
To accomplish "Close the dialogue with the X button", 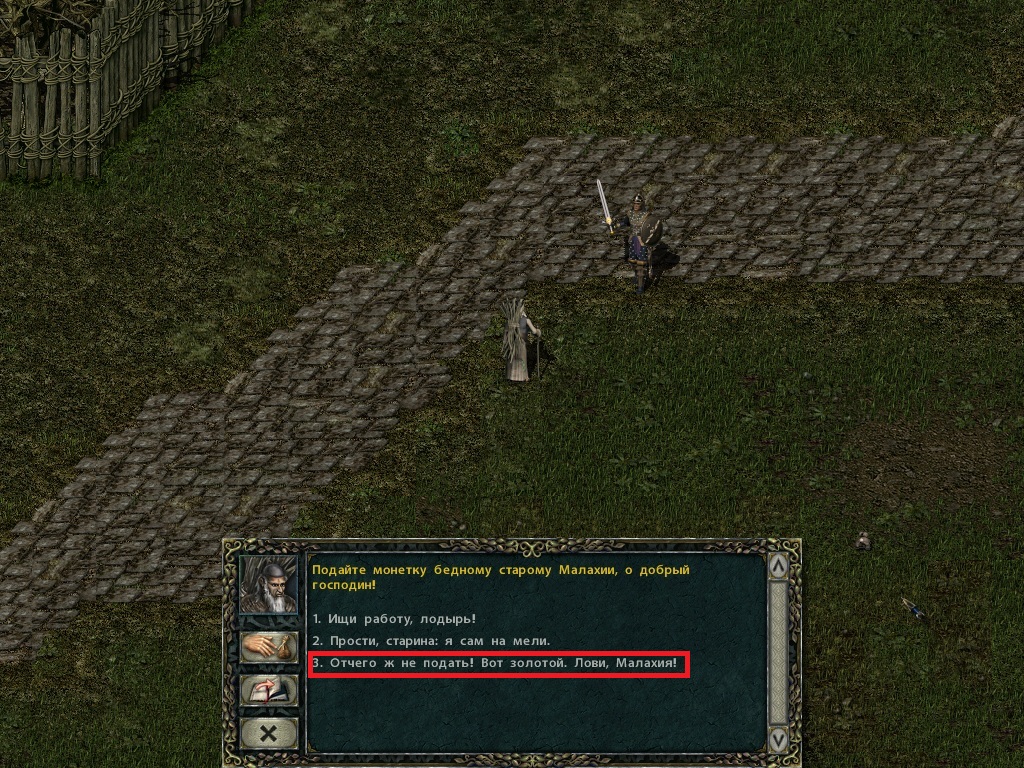I will [269, 734].
